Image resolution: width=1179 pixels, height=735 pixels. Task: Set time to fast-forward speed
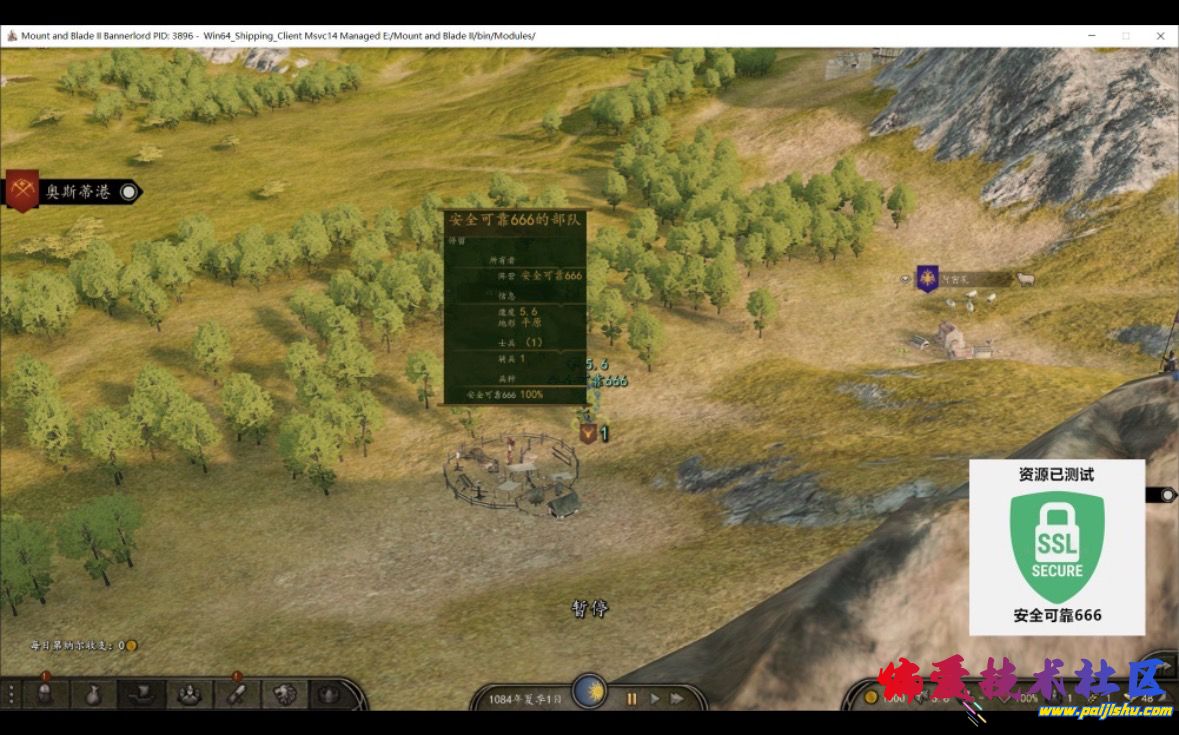pos(677,699)
